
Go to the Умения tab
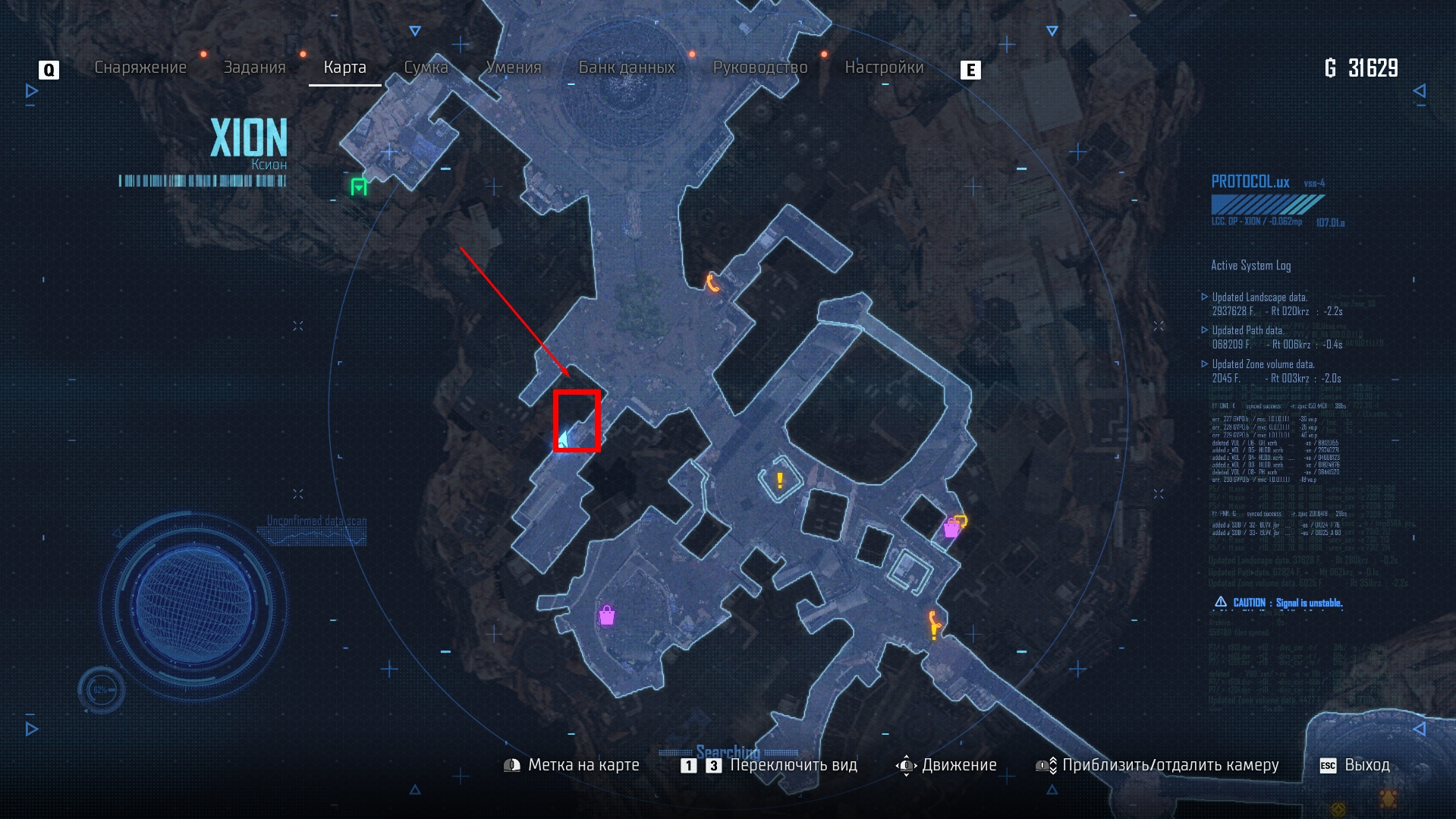point(514,68)
